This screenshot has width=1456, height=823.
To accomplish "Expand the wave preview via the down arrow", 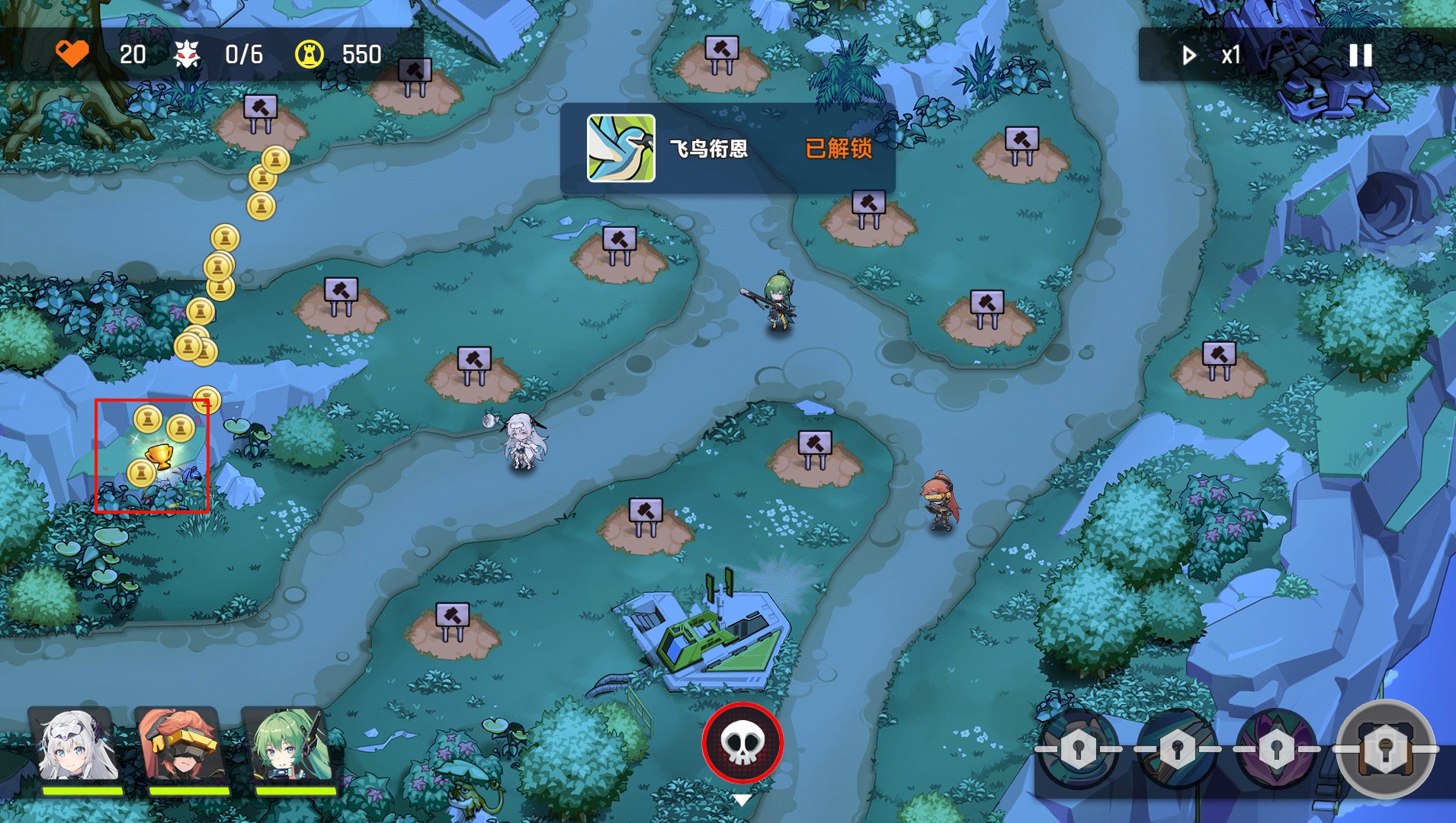I will pos(743,801).
